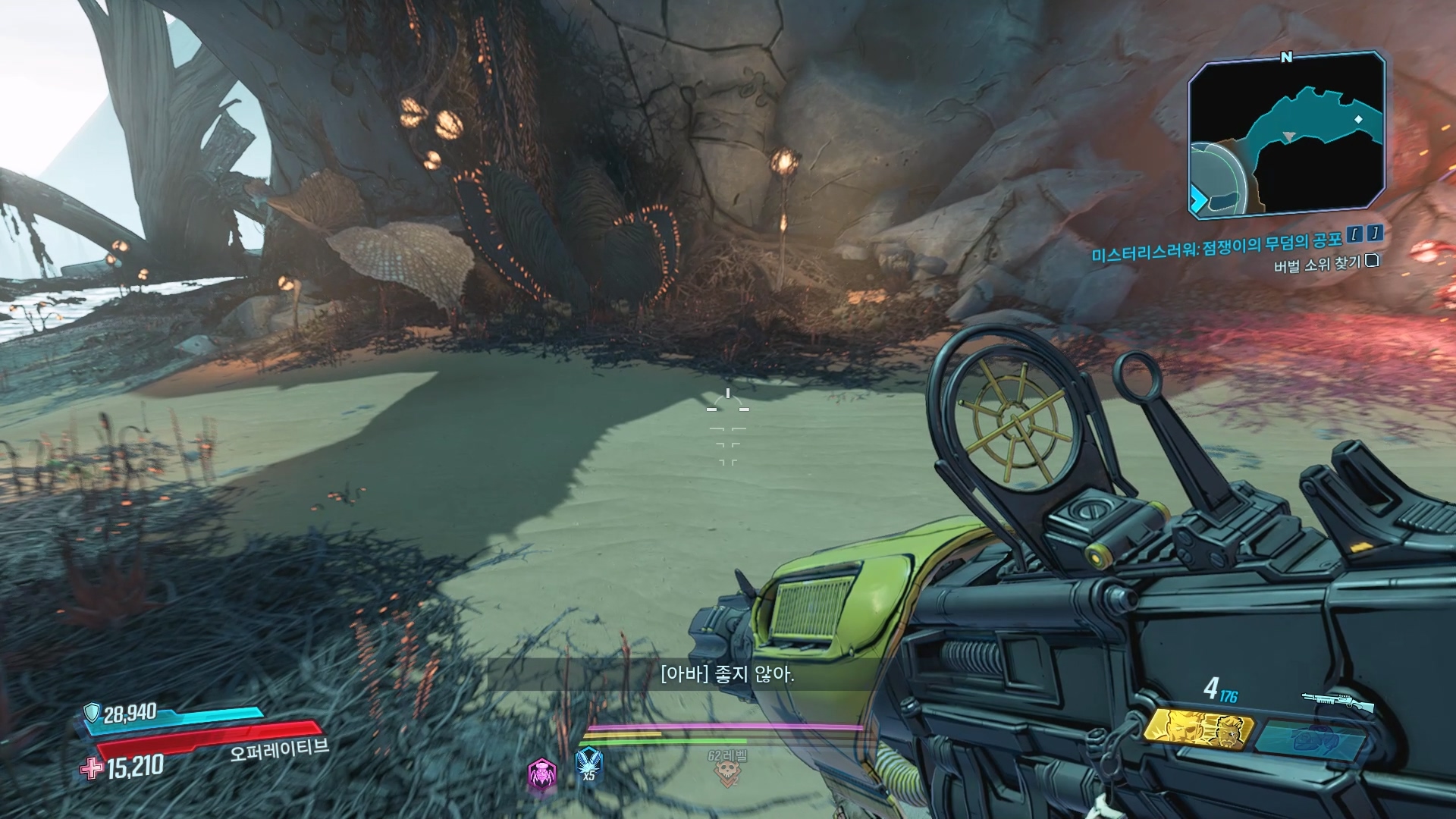
Task: Select the white diamond waypoint on minimap
Action: (x=1358, y=120)
